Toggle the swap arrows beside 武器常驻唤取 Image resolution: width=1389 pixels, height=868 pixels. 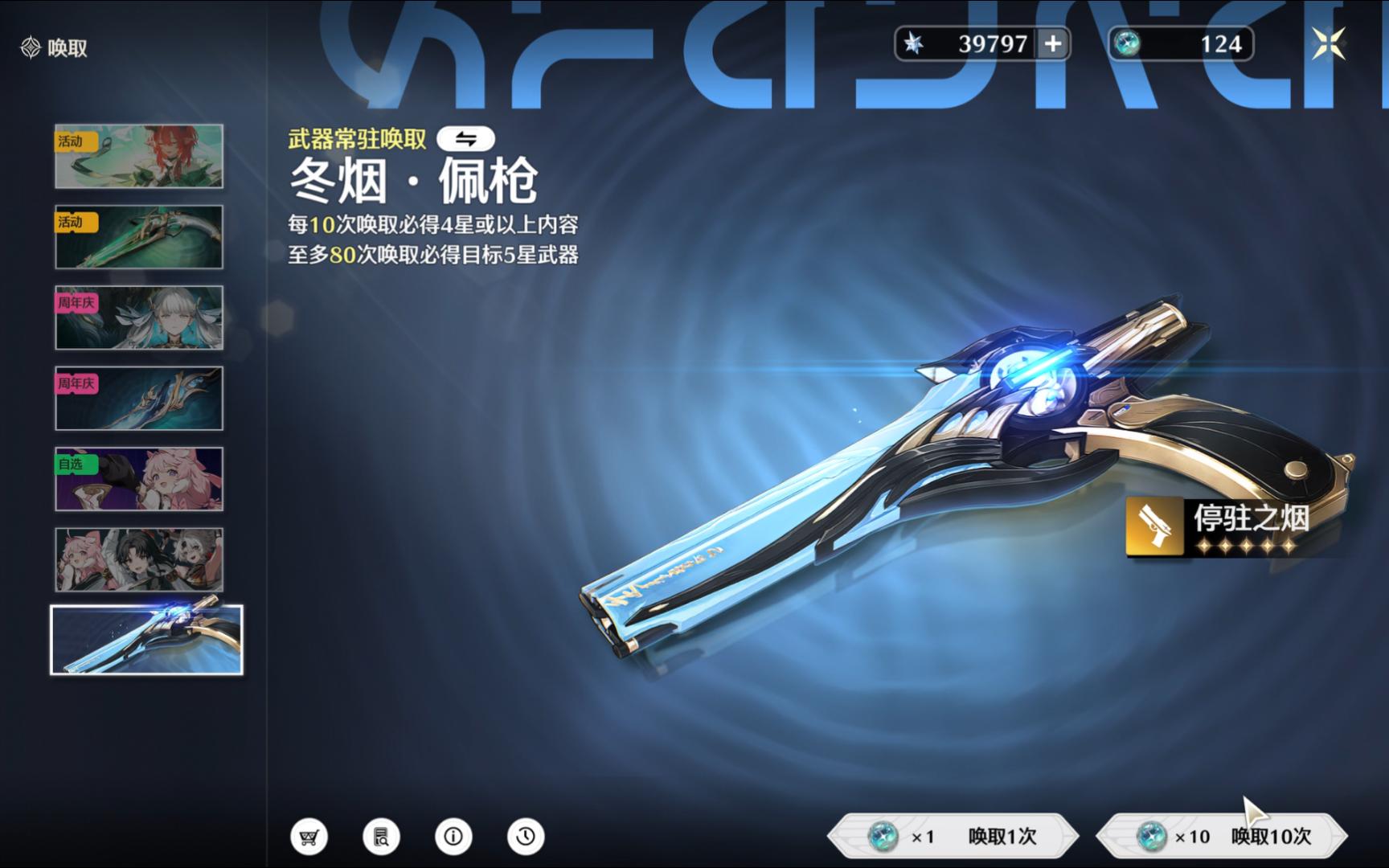[465, 137]
